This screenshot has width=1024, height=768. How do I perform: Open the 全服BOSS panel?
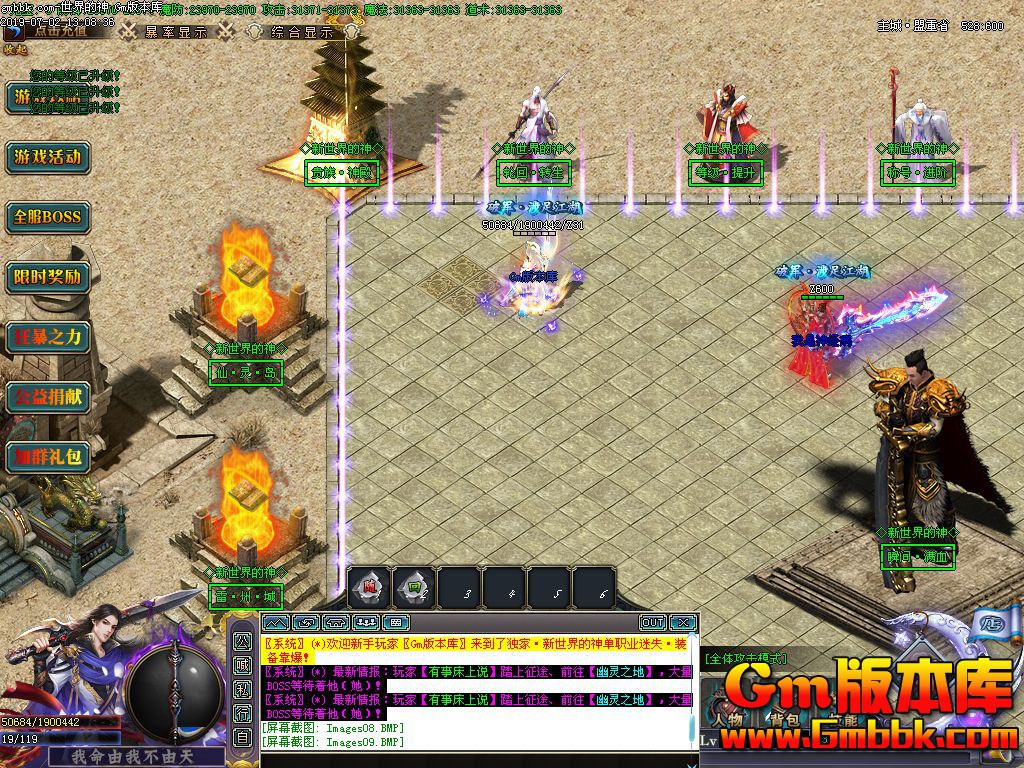coord(47,217)
